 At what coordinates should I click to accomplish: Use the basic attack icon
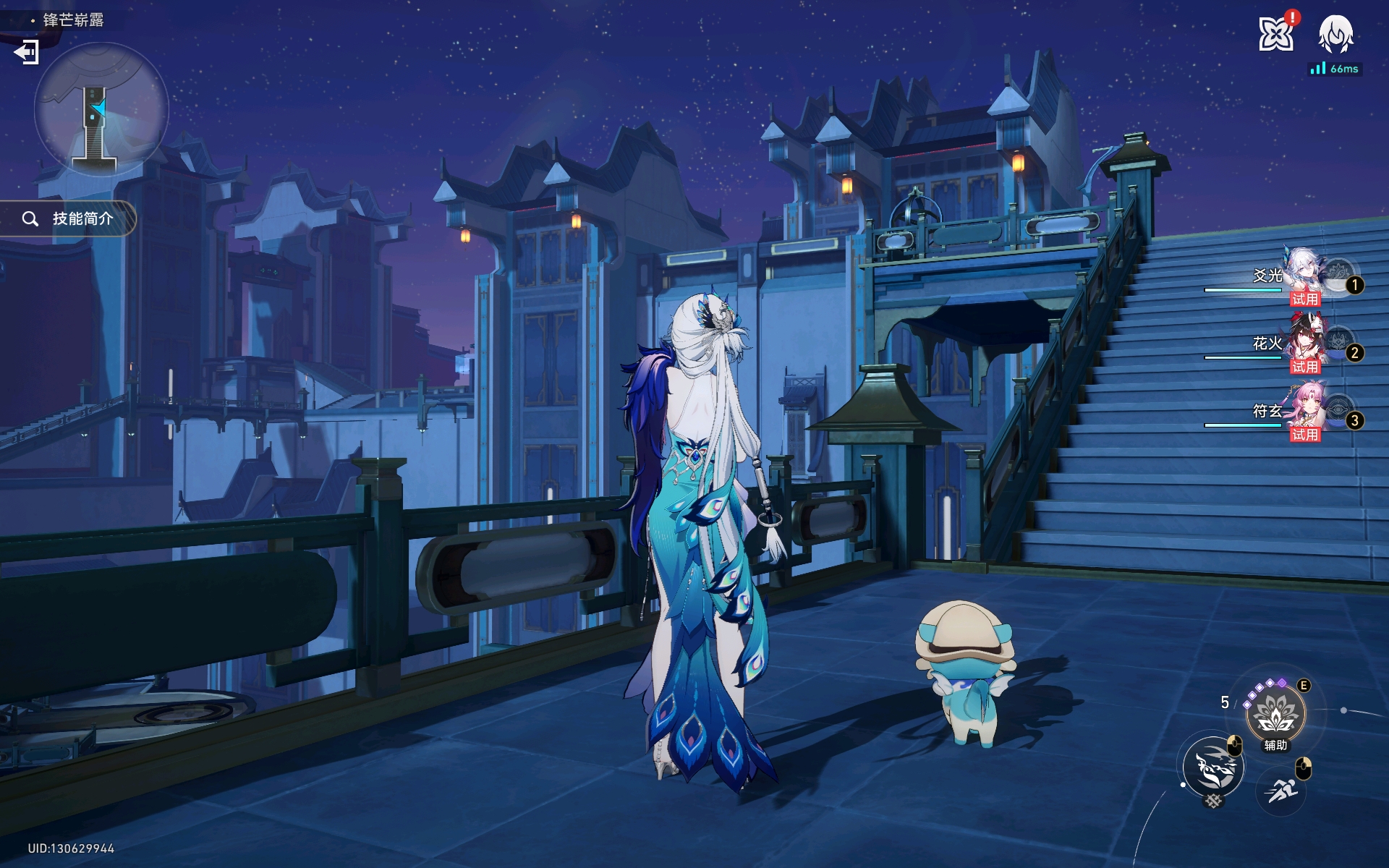pos(1213,767)
